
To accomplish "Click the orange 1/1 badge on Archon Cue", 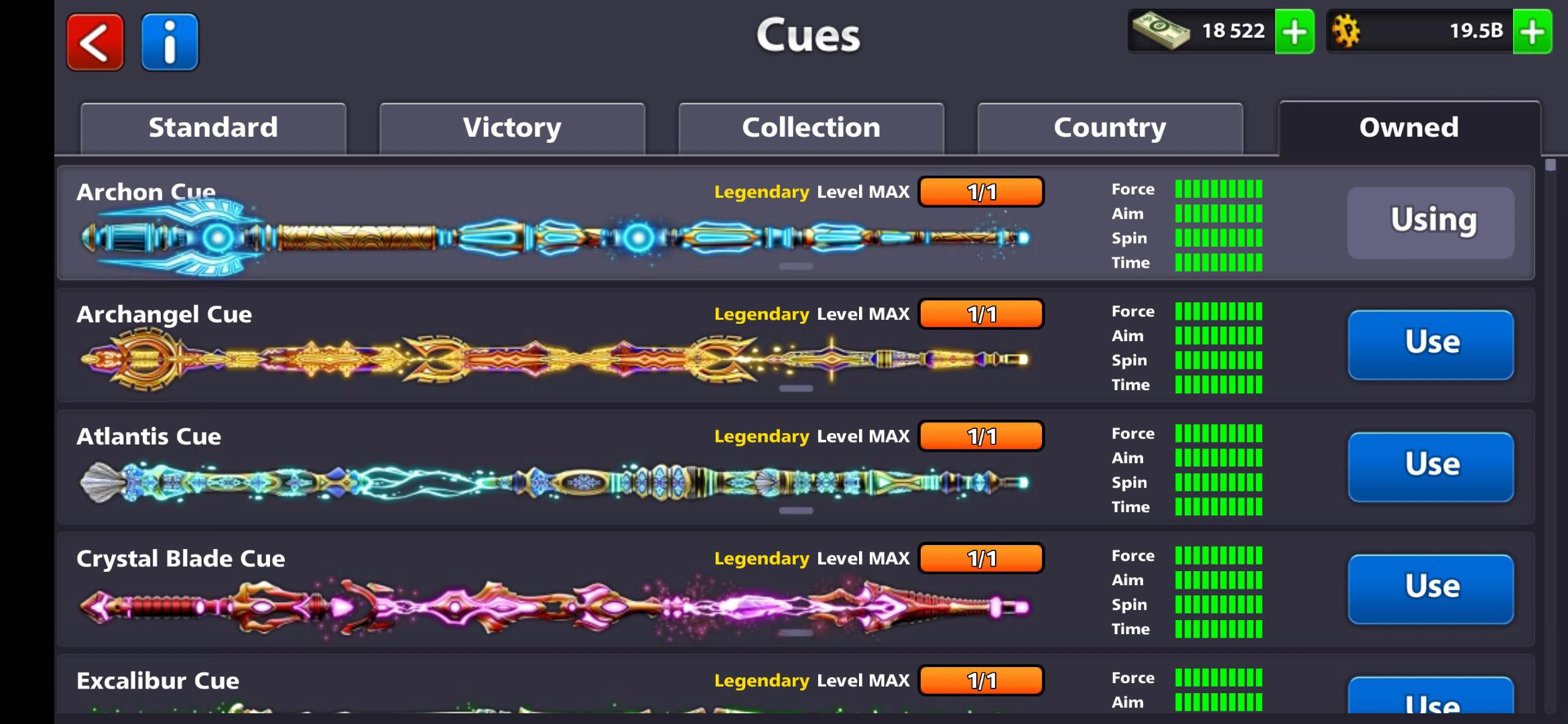I will [982, 191].
